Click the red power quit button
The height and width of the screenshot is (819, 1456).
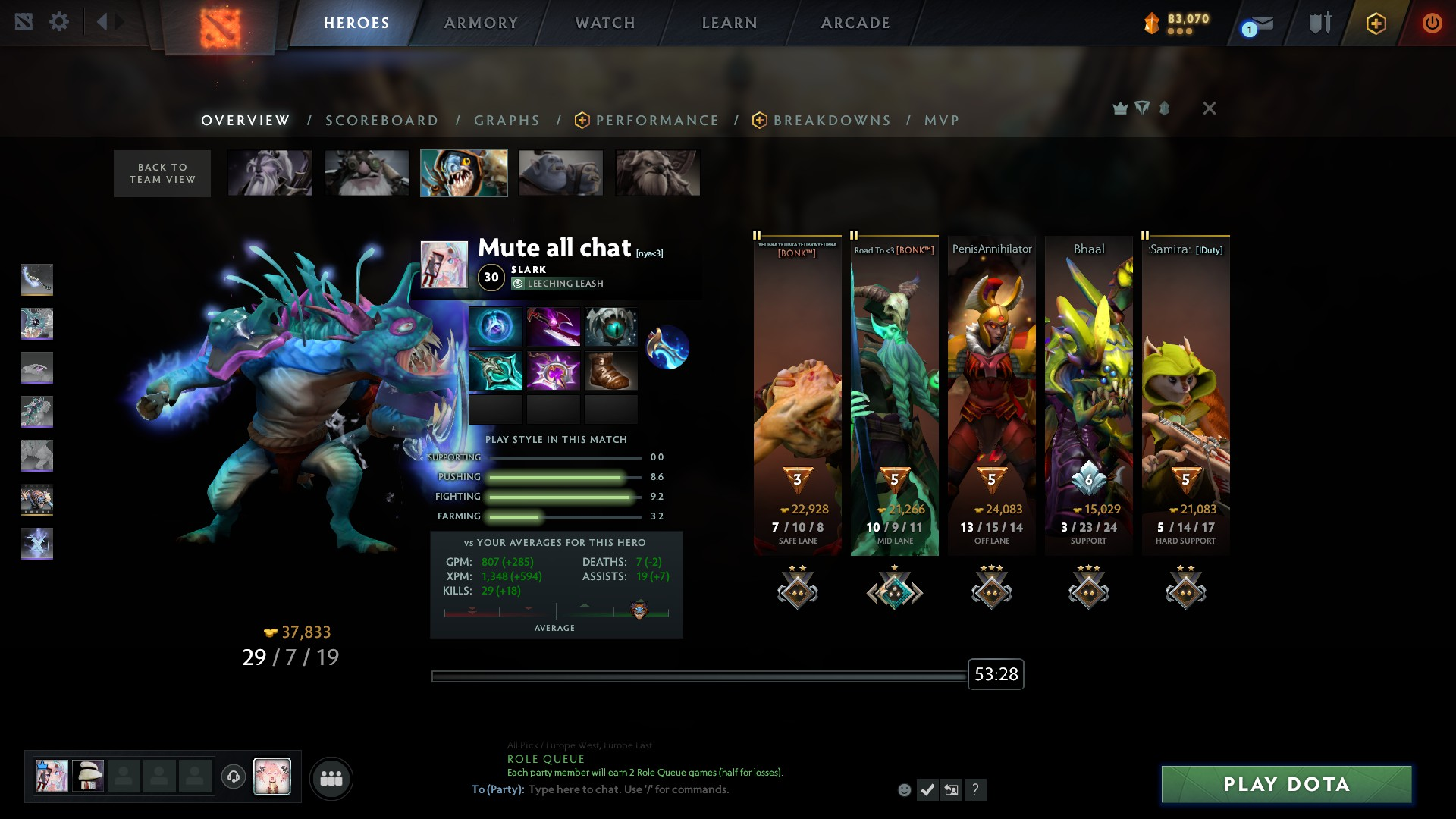[1432, 23]
